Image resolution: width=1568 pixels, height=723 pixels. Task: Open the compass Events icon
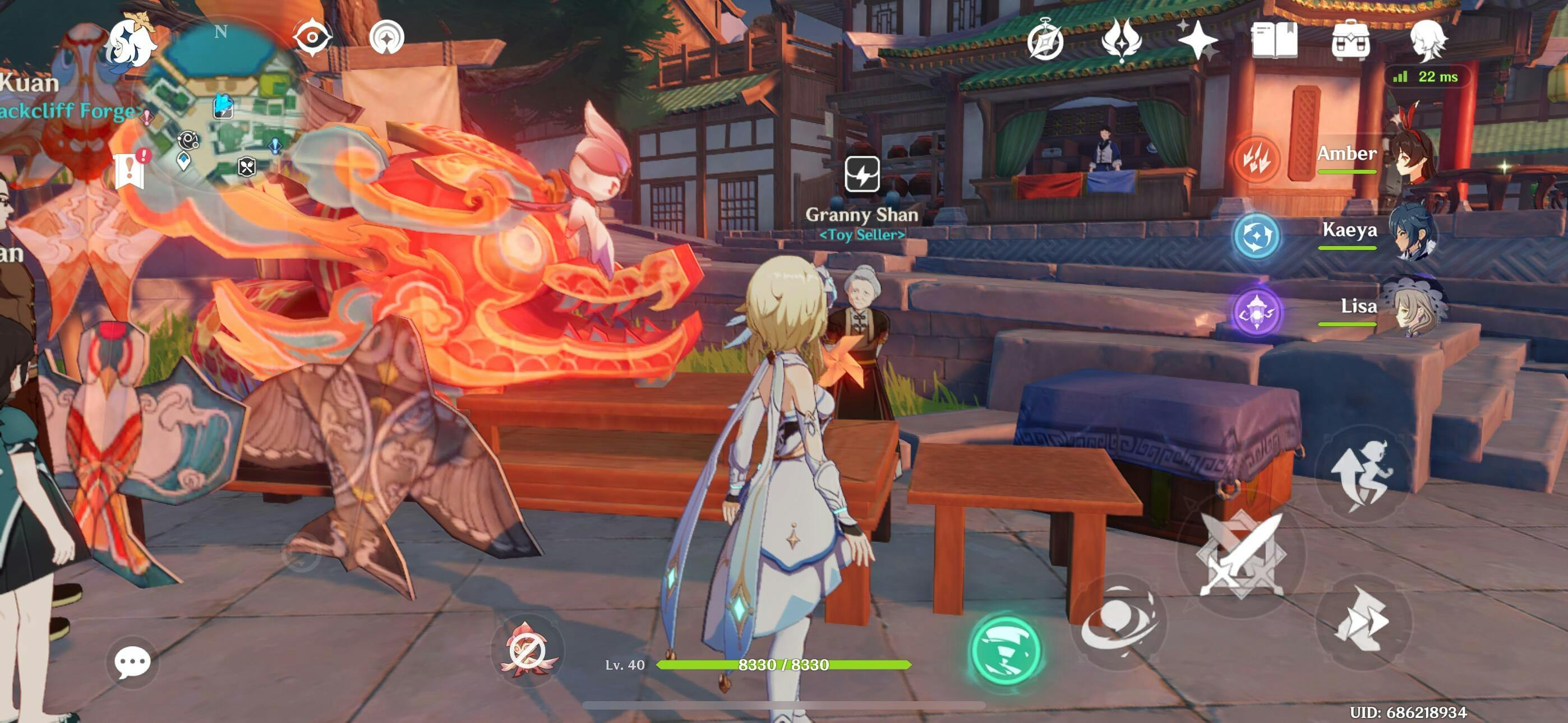tap(1045, 41)
